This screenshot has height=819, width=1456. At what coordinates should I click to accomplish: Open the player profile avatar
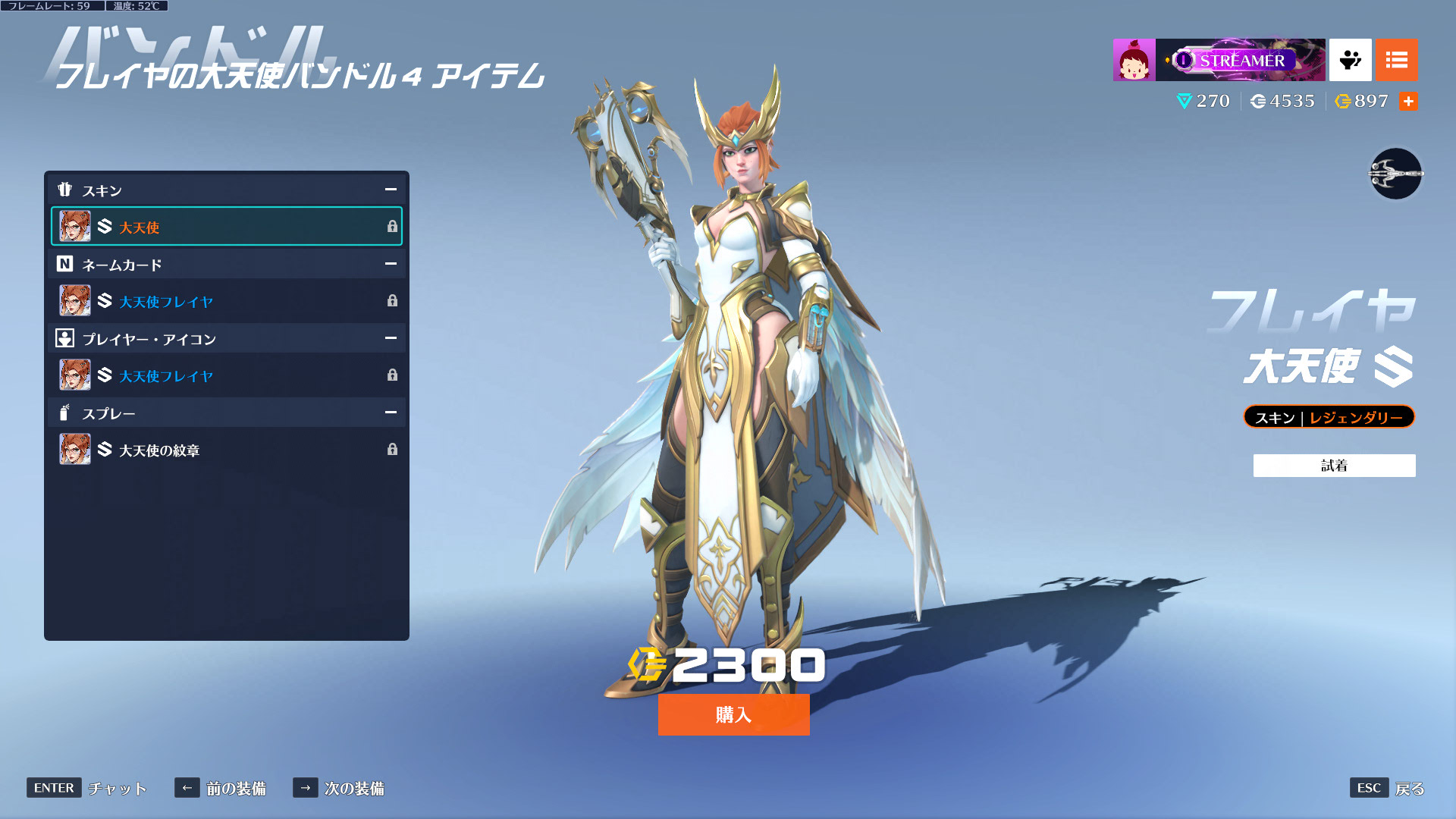click(1134, 60)
